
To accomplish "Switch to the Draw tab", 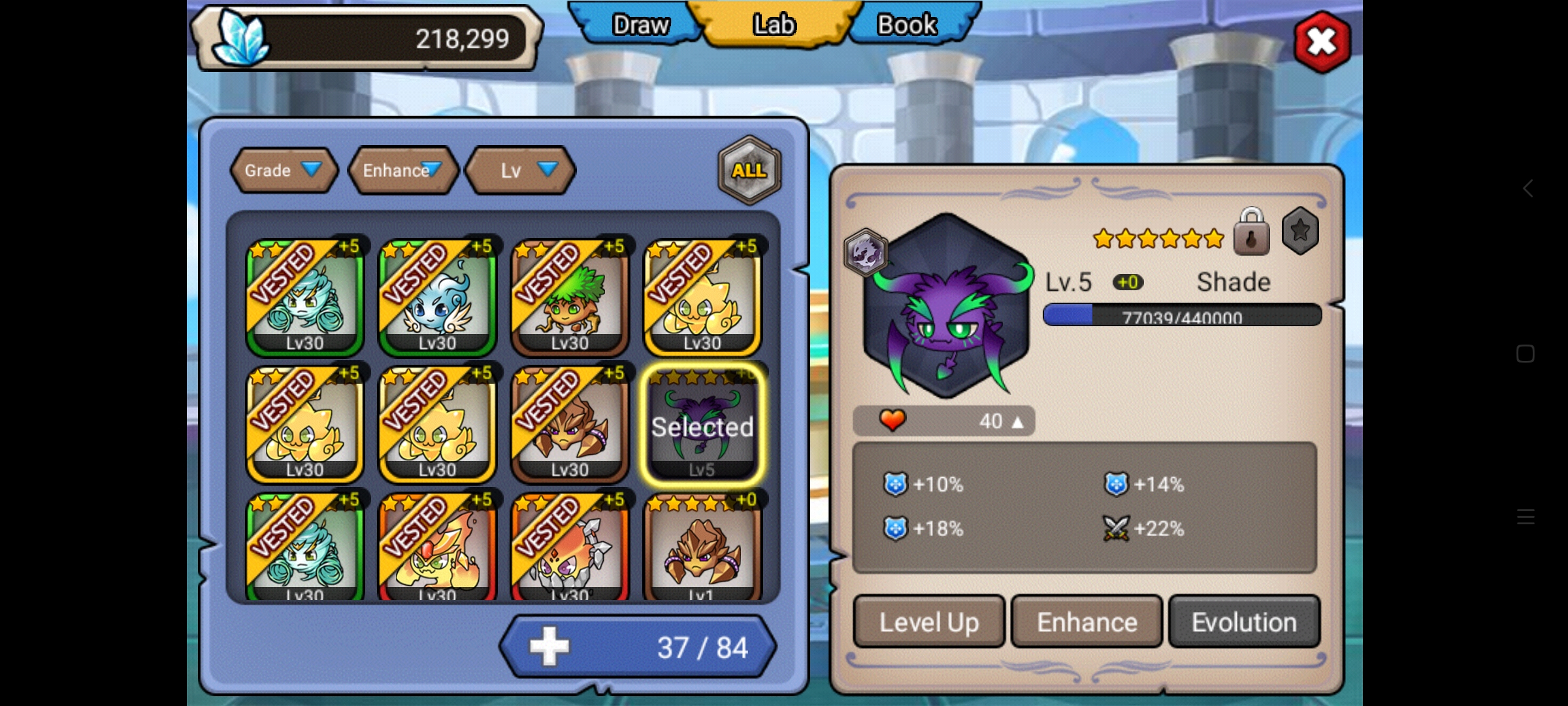I will tap(639, 25).
